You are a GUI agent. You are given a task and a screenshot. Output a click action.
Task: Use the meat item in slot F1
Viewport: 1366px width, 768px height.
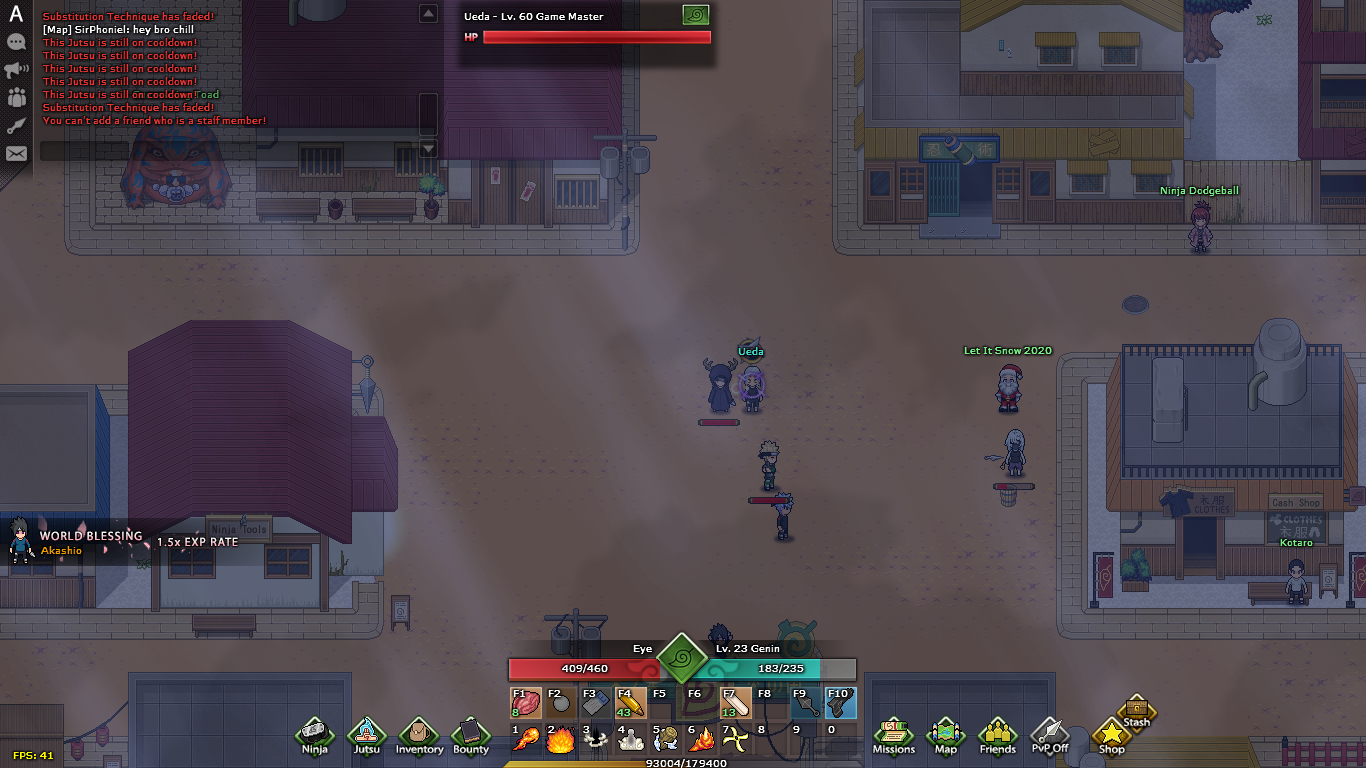tap(526, 702)
